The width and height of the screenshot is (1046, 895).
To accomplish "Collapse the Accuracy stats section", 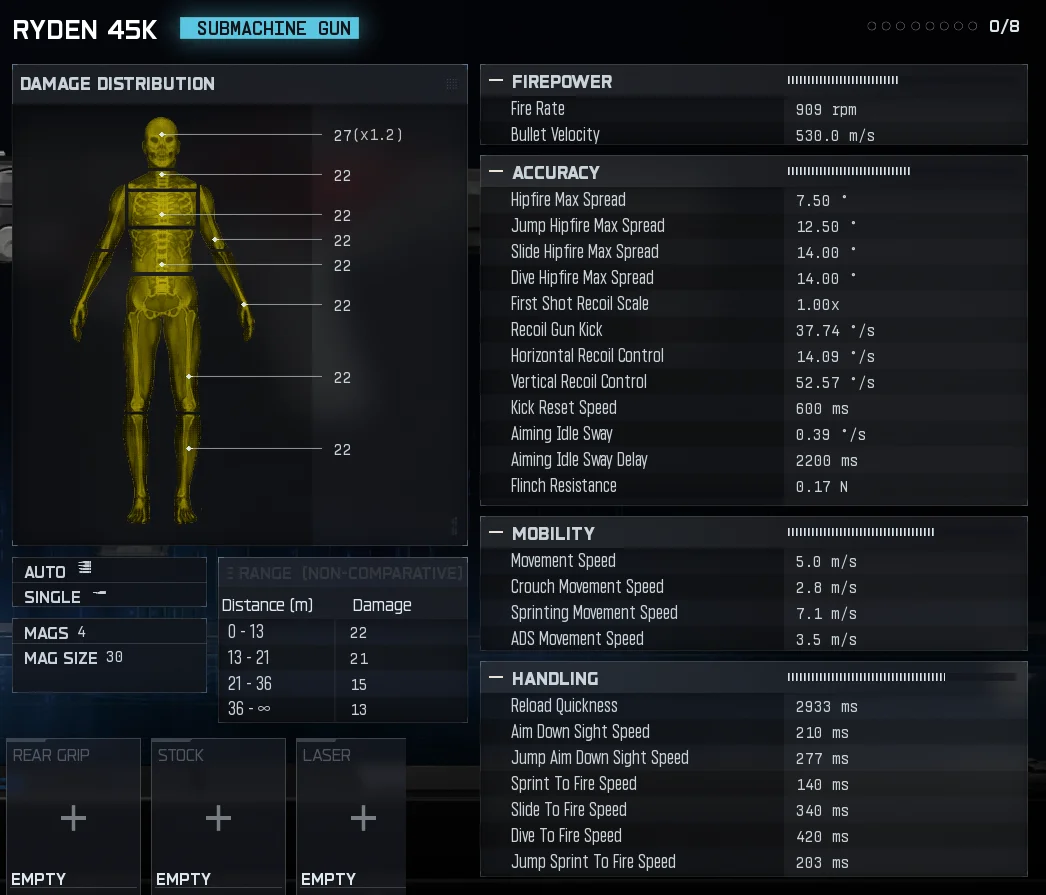I will [x=495, y=173].
